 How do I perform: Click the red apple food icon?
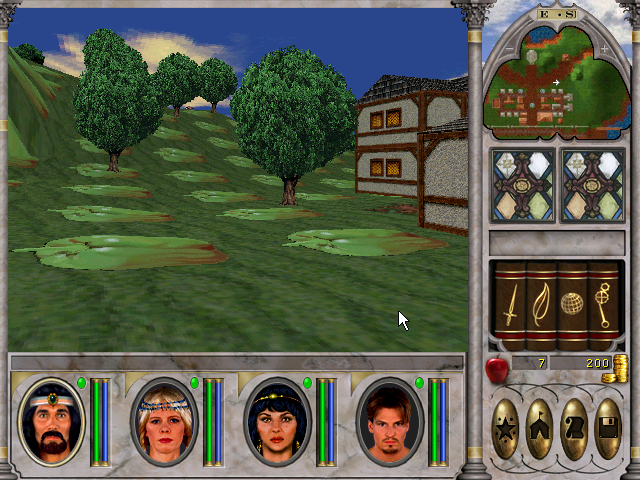(x=496, y=370)
